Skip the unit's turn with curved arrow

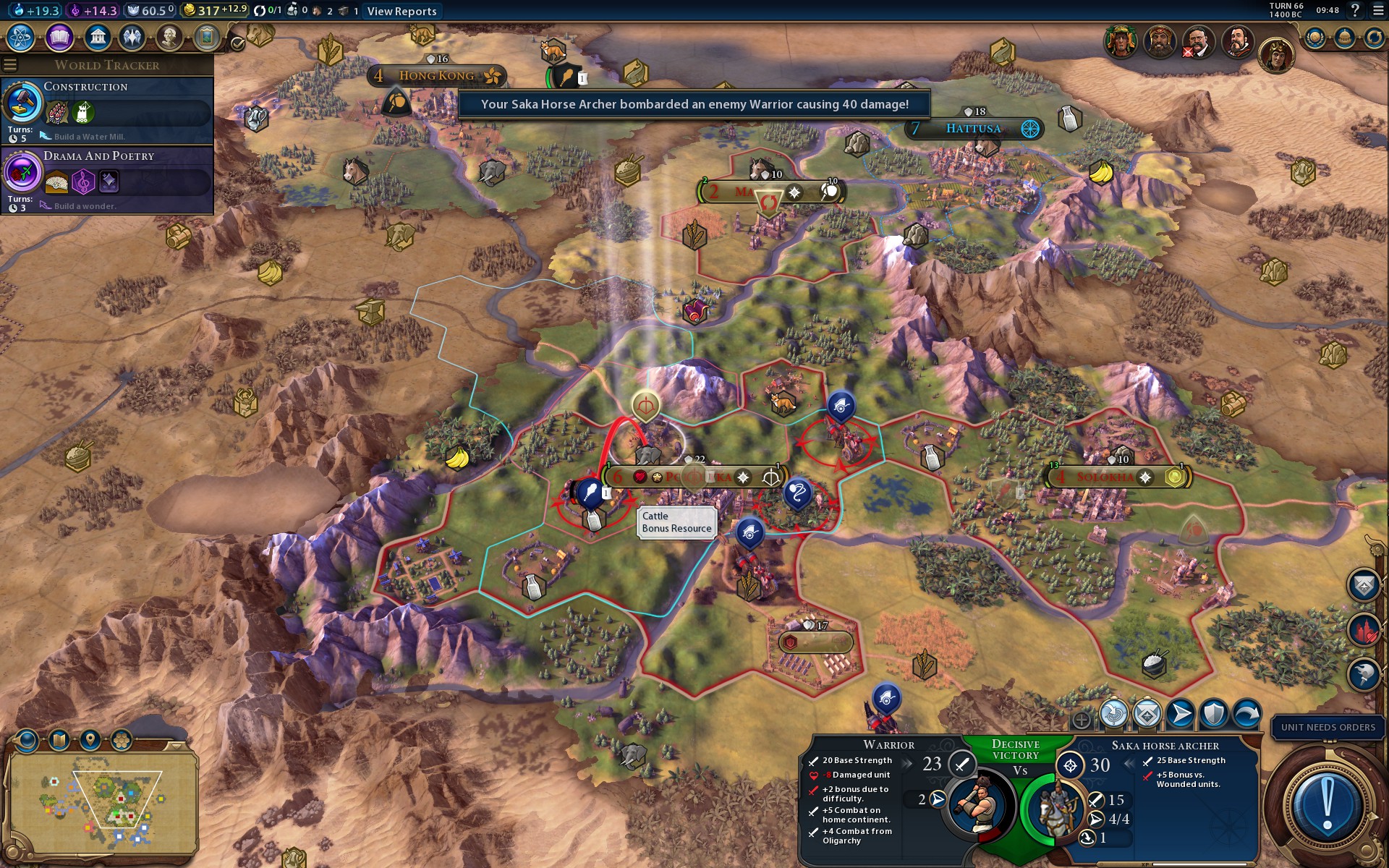click(x=1246, y=714)
